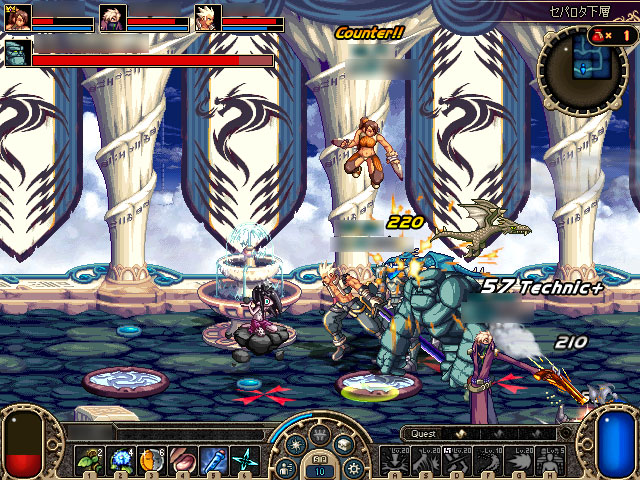The width and height of the screenshot is (640, 480).
Task: Activate the Lv.20 skill on key D
Action: click(x=458, y=460)
